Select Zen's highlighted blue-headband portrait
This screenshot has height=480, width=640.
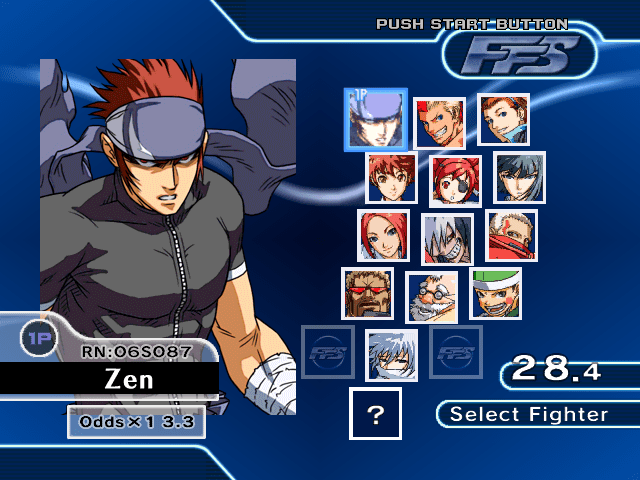coord(375,119)
